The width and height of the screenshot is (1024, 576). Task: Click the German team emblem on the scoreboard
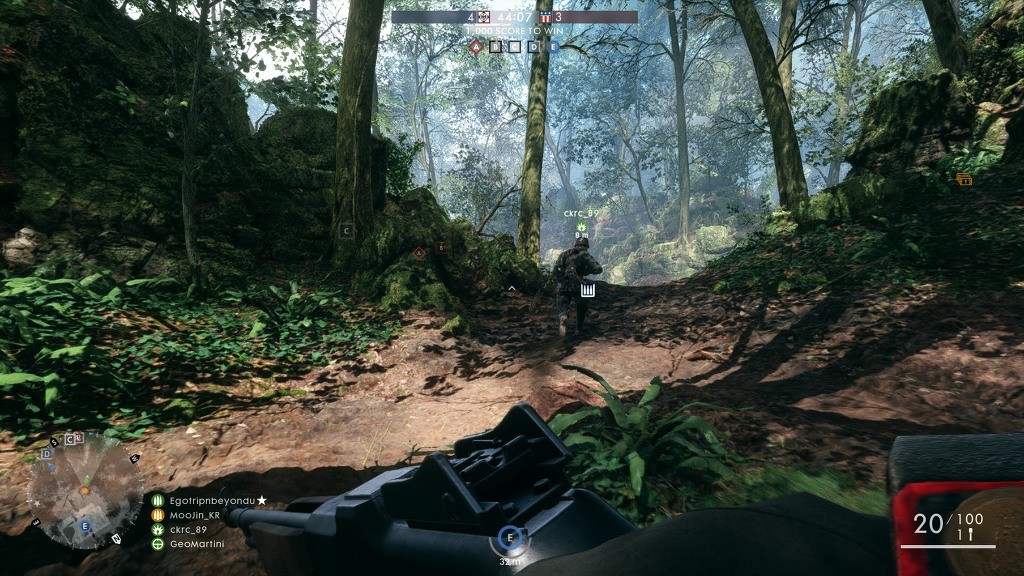coord(484,17)
